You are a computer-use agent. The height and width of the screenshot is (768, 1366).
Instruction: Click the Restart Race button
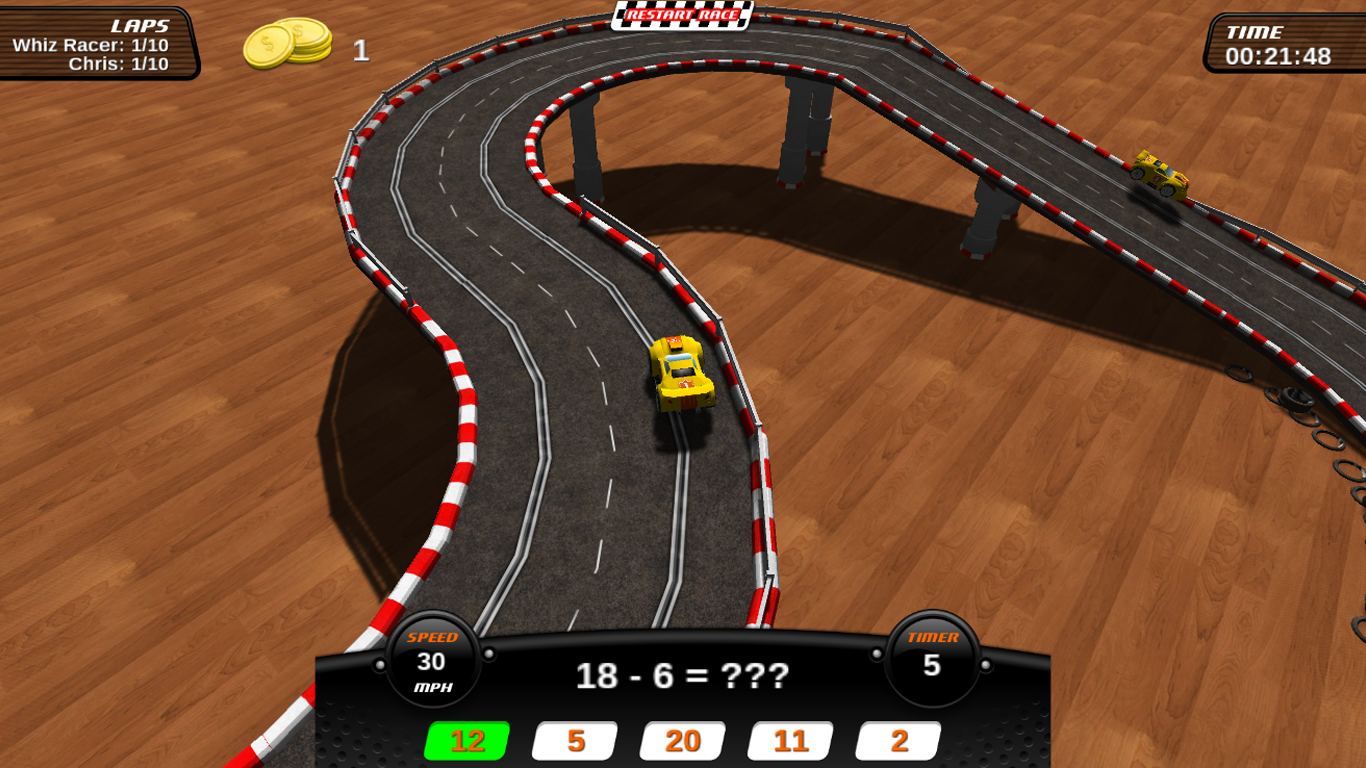pyautogui.click(x=682, y=15)
